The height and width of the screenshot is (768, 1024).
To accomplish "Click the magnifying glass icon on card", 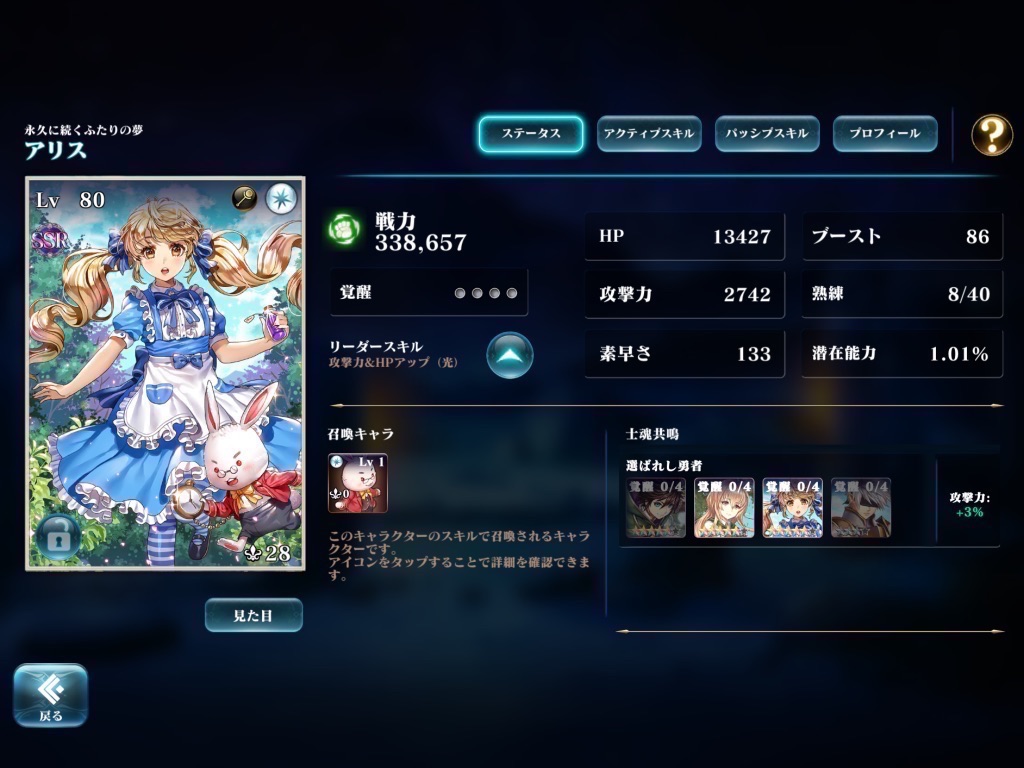I will 245,198.
